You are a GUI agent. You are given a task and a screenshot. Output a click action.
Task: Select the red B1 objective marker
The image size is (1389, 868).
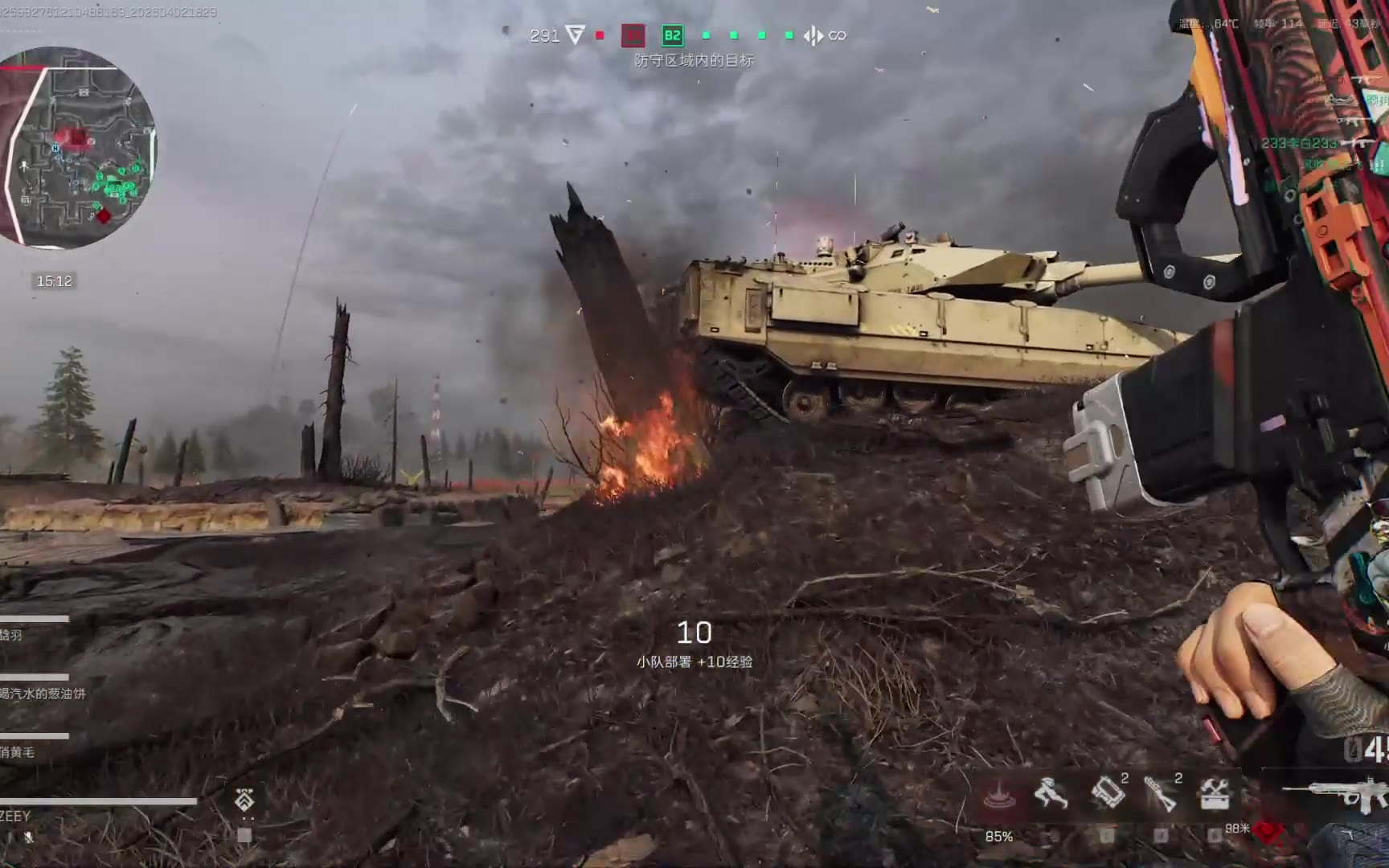[633, 35]
